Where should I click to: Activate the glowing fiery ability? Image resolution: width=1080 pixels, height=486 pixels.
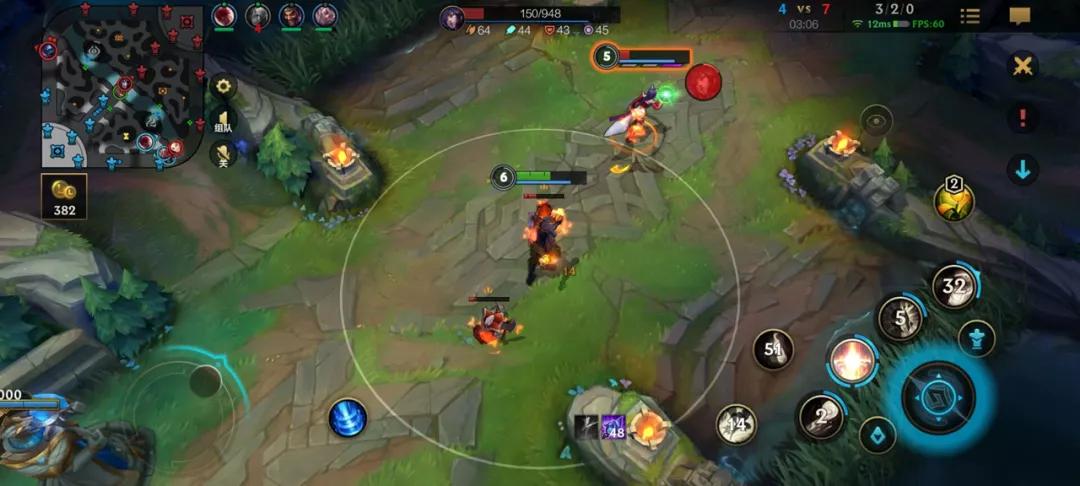point(852,360)
